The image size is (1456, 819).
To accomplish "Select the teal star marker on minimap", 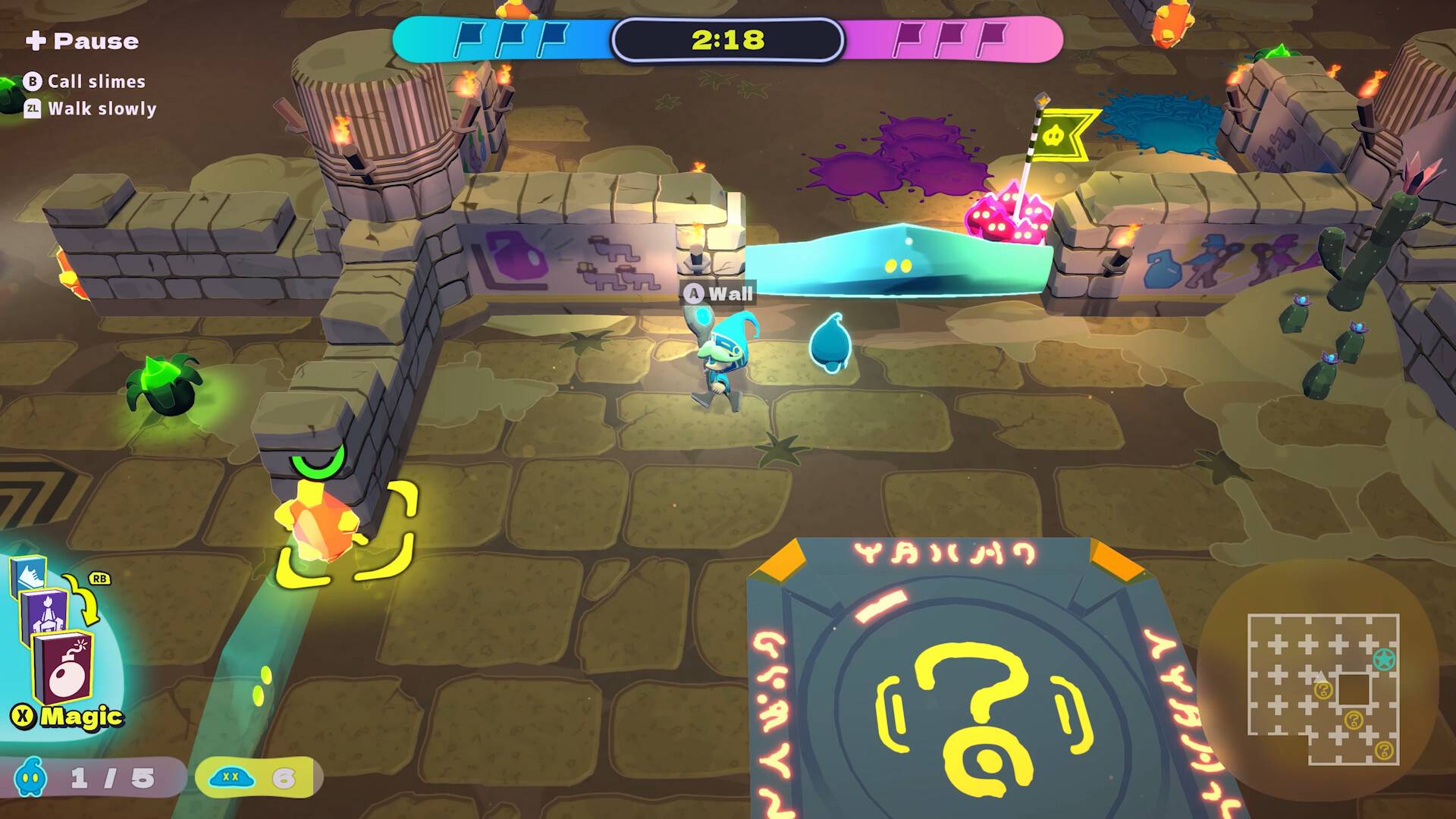I will (1385, 659).
